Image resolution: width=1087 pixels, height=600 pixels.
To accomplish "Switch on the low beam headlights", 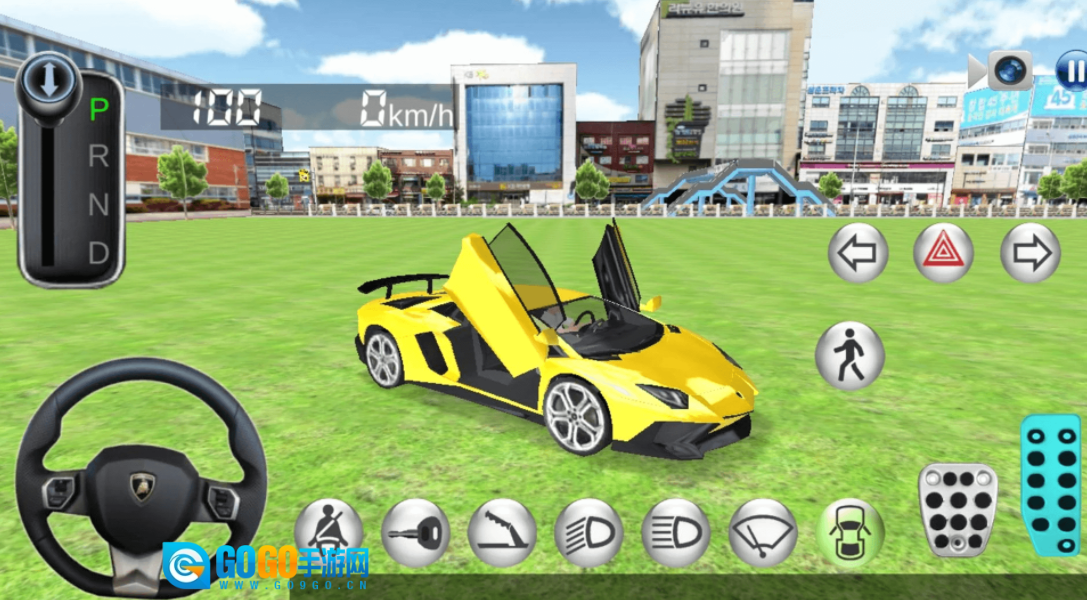I will tap(589, 532).
